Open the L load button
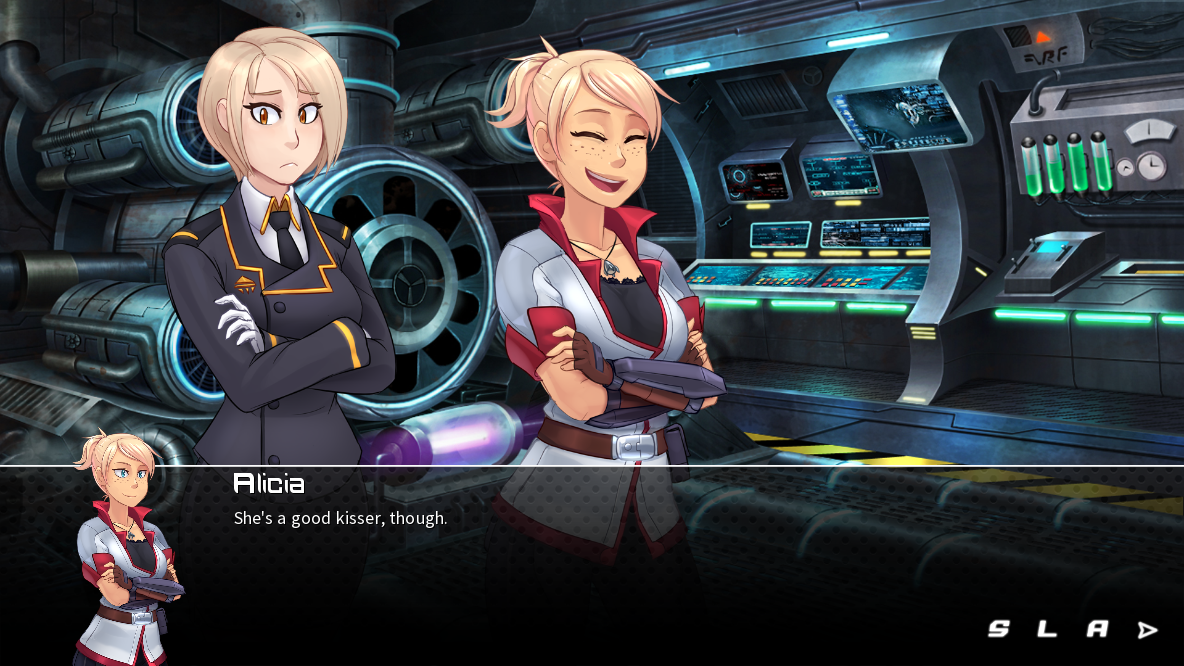The height and width of the screenshot is (666, 1184). pyautogui.click(x=1046, y=629)
